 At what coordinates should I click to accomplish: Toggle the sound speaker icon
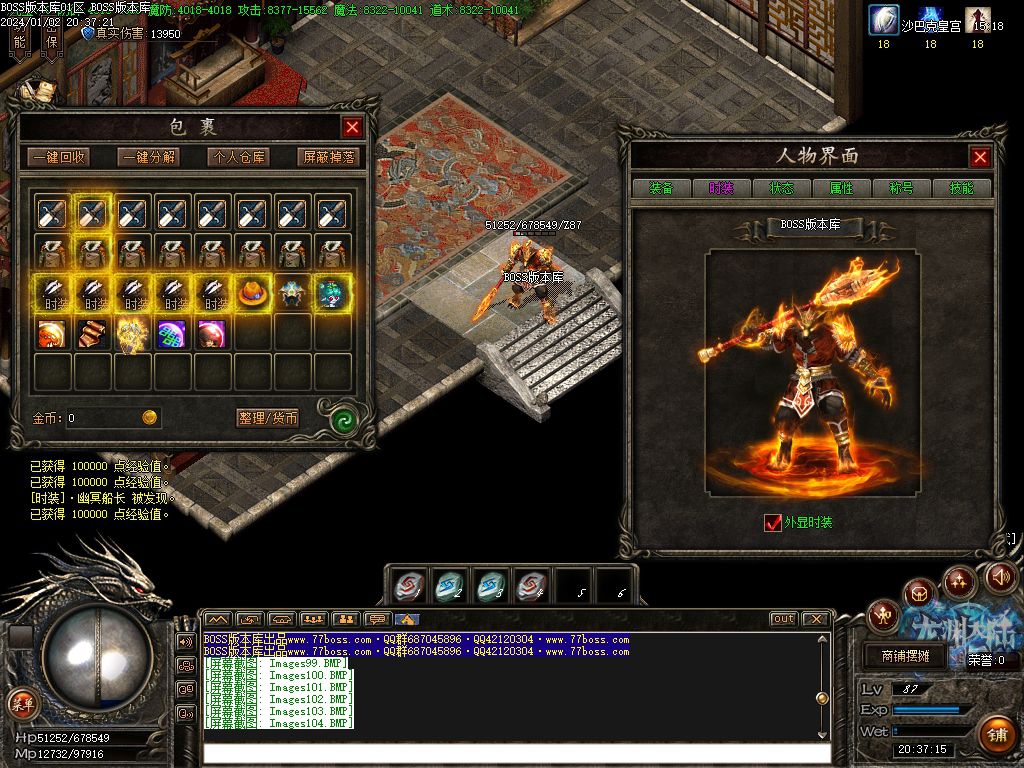pyautogui.click(x=1000, y=577)
